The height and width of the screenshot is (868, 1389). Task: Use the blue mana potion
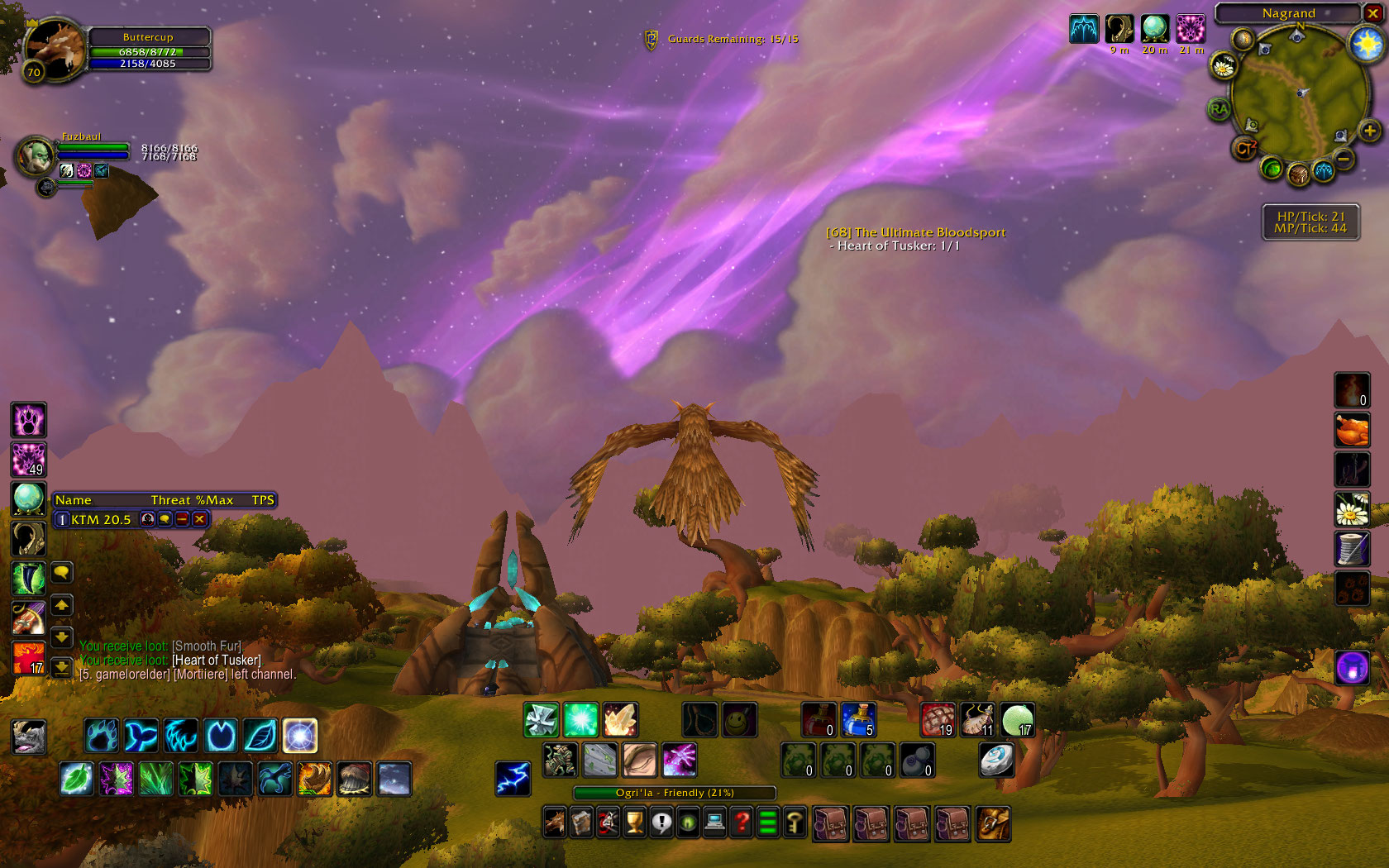pyautogui.click(x=858, y=720)
